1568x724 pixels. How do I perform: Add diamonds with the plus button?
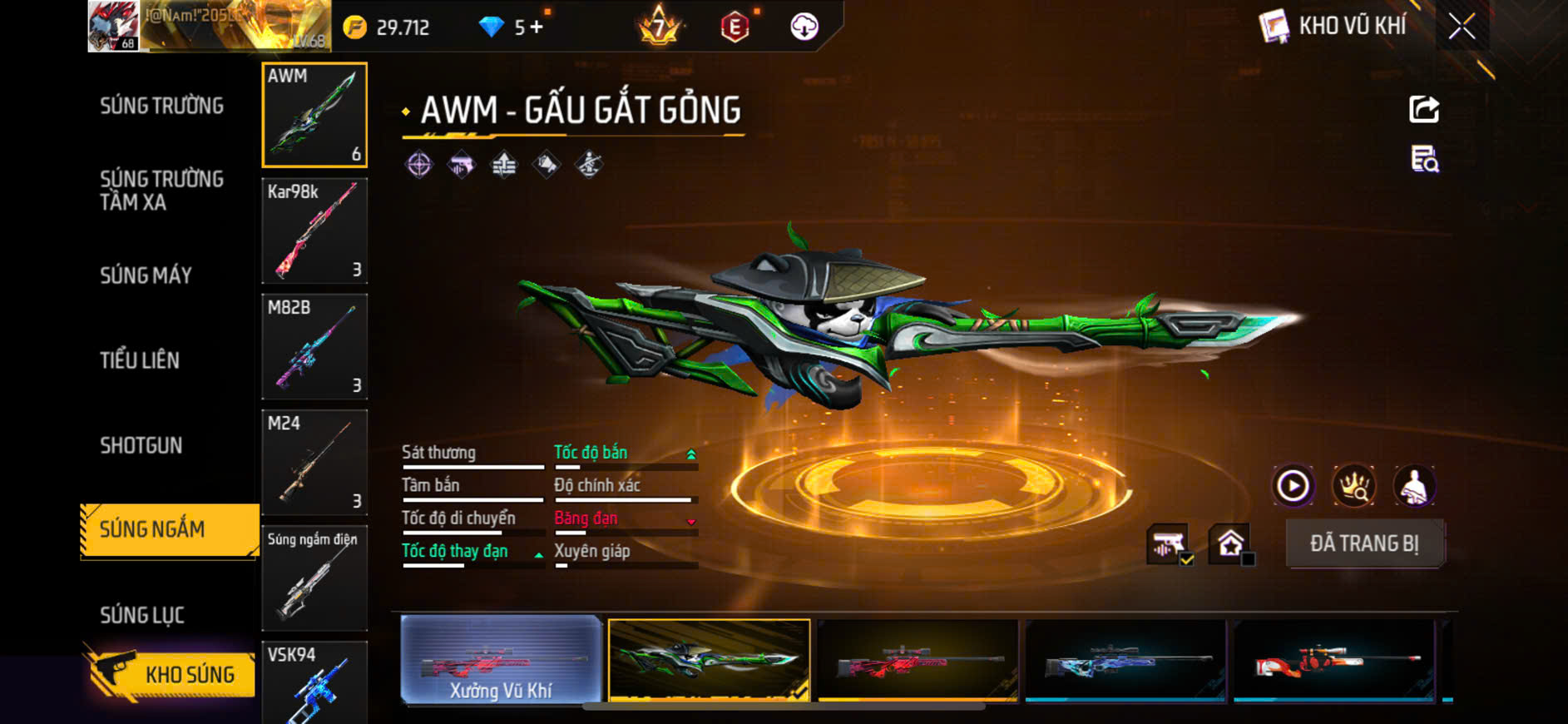(x=537, y=27)
